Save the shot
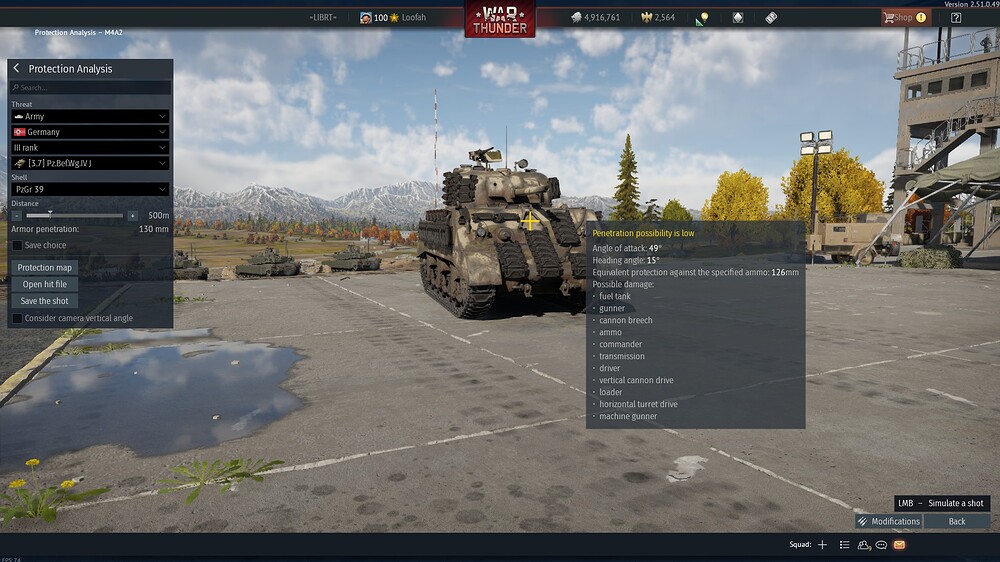The width and height of the screenshot is (1000, 562). click(x=45, y=301)
